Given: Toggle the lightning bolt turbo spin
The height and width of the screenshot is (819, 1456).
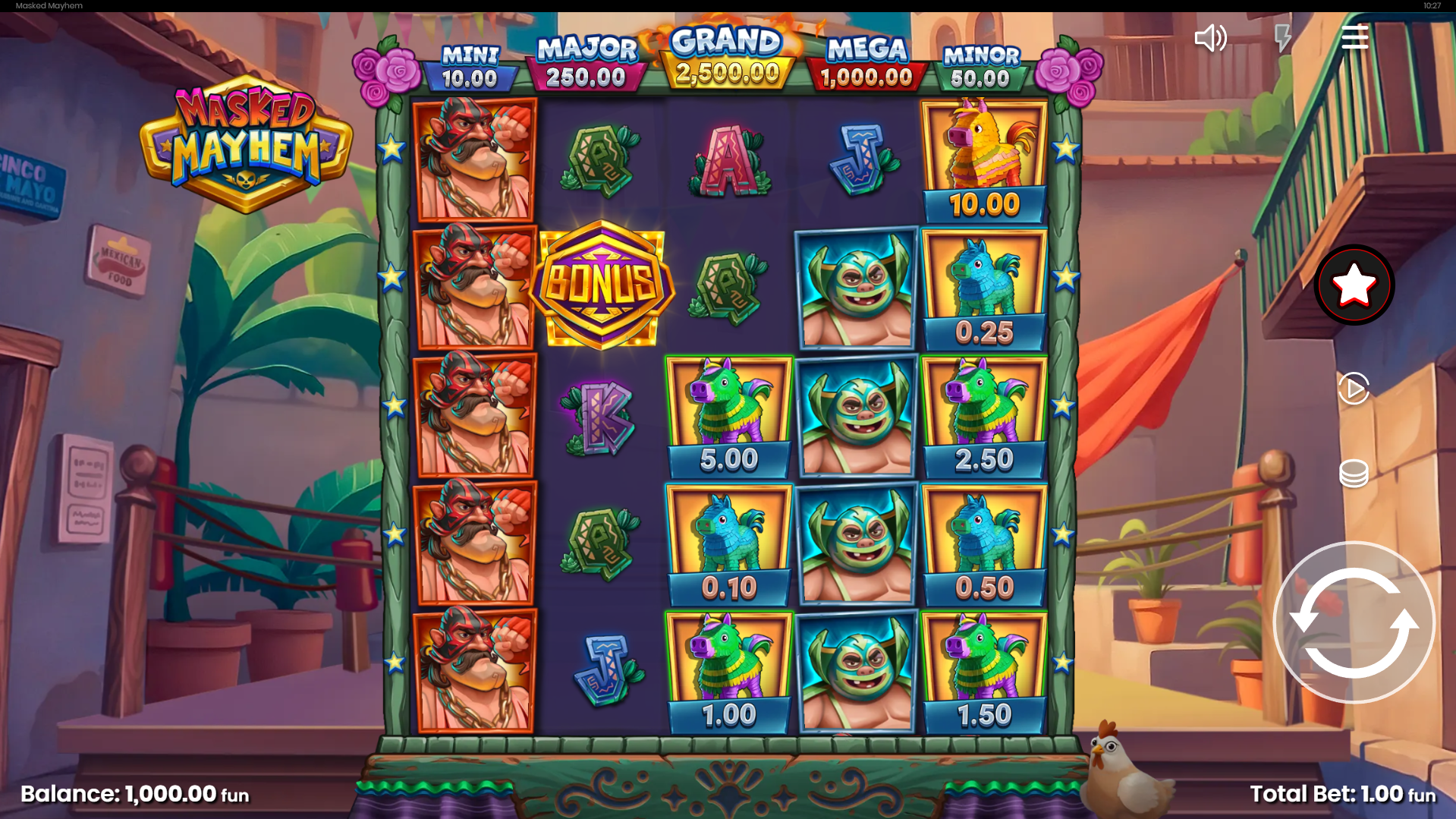Looking at the screenshot, I should pos(1282,38).
